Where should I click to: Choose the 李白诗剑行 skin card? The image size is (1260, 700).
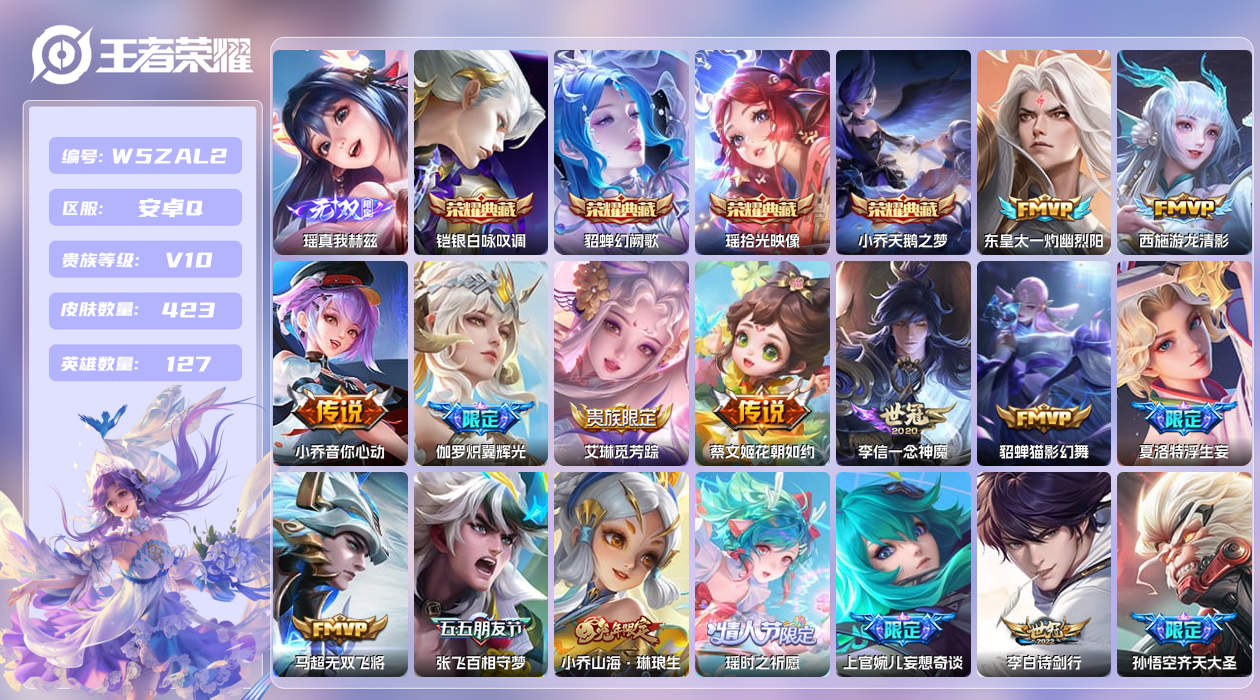(x=1044, y=574)
